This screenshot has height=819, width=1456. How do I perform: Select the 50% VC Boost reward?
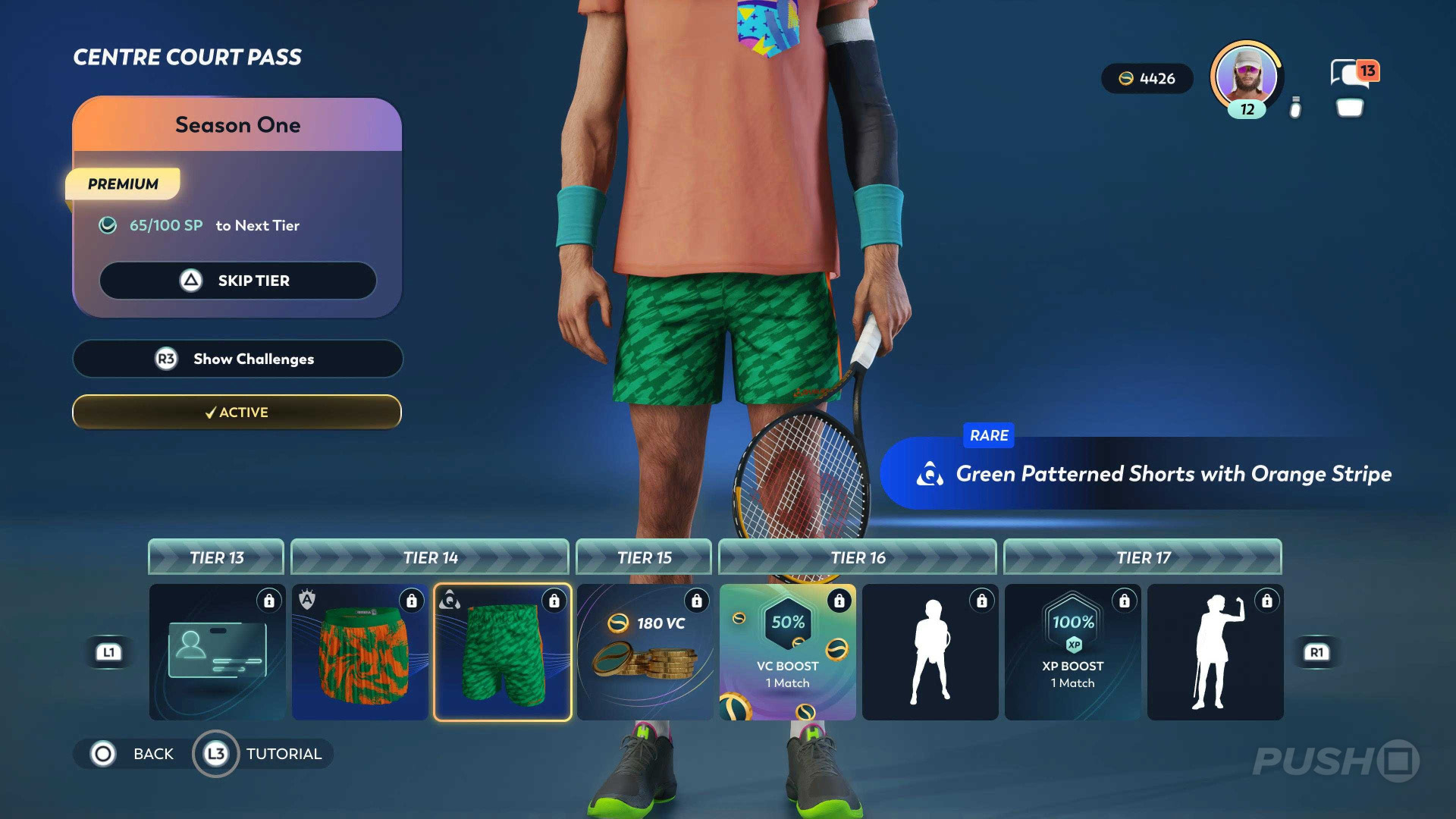coord(787,652)
